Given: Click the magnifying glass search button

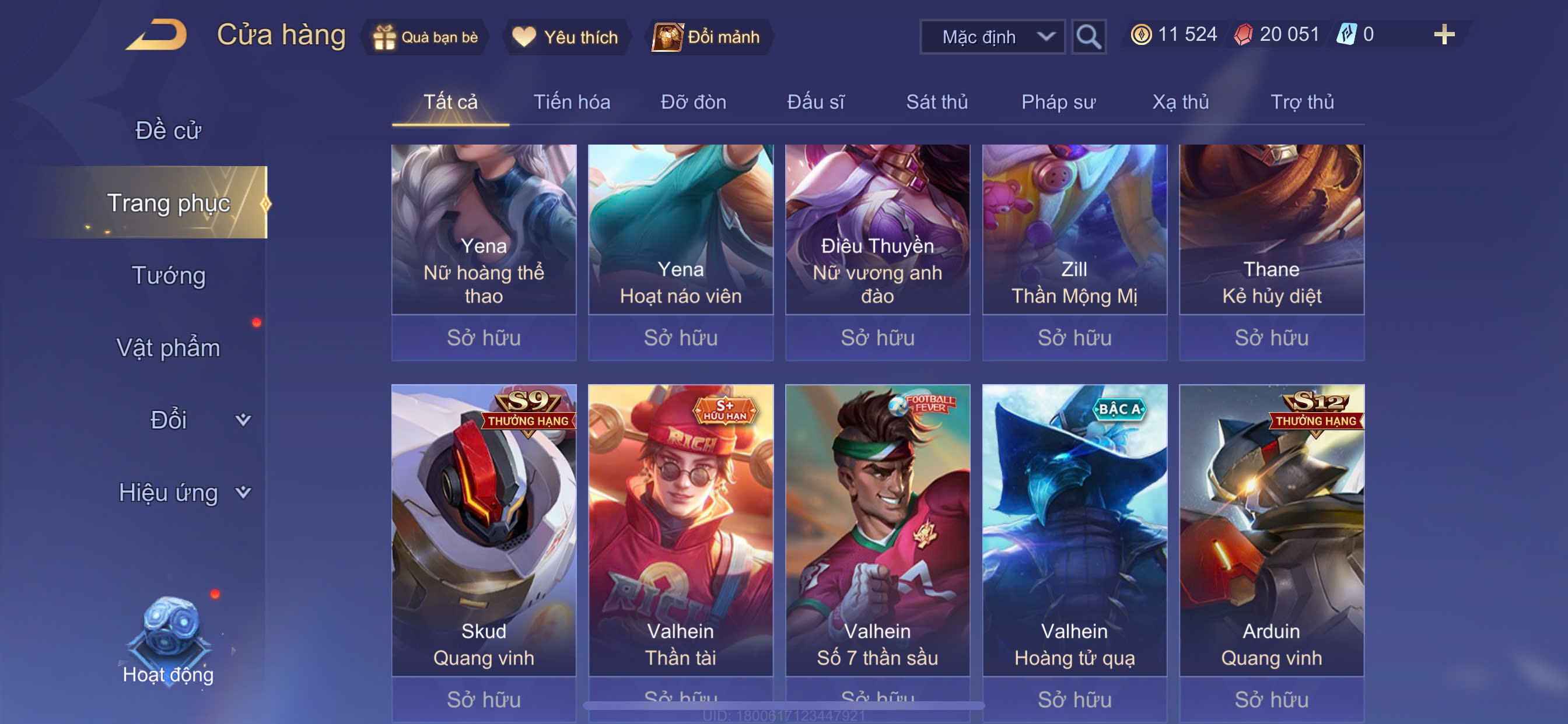Looking at the screenshot, I should [1088, 37].
